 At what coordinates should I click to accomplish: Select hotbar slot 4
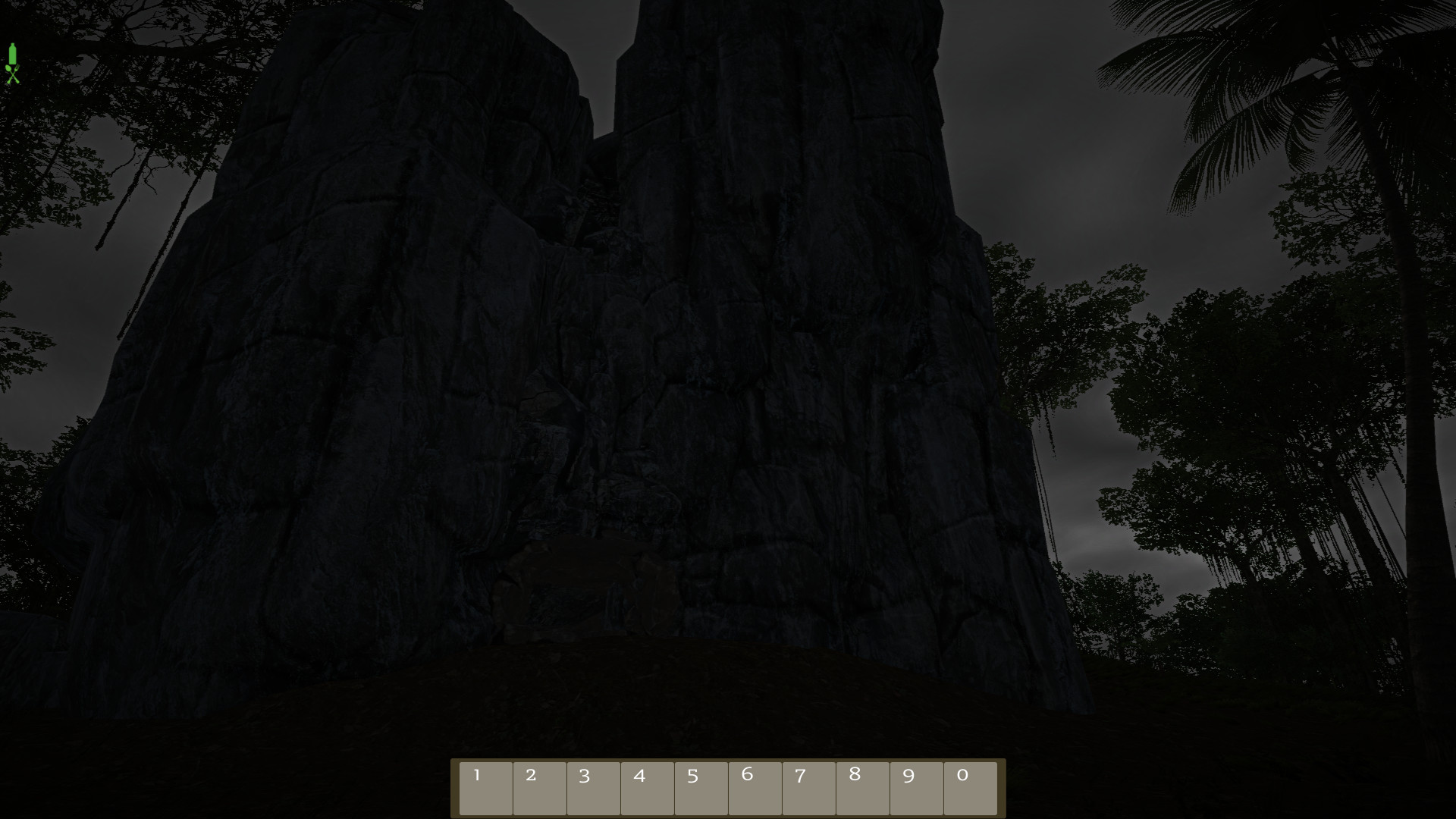point(647,788)
